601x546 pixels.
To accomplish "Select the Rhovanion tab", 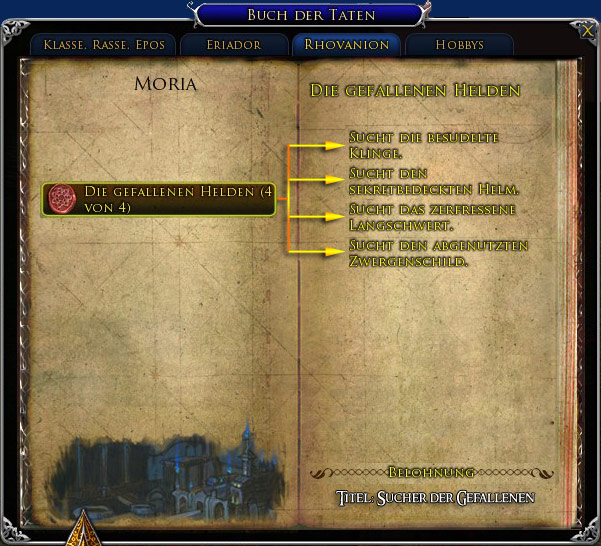I will click(x=346, y=45).
